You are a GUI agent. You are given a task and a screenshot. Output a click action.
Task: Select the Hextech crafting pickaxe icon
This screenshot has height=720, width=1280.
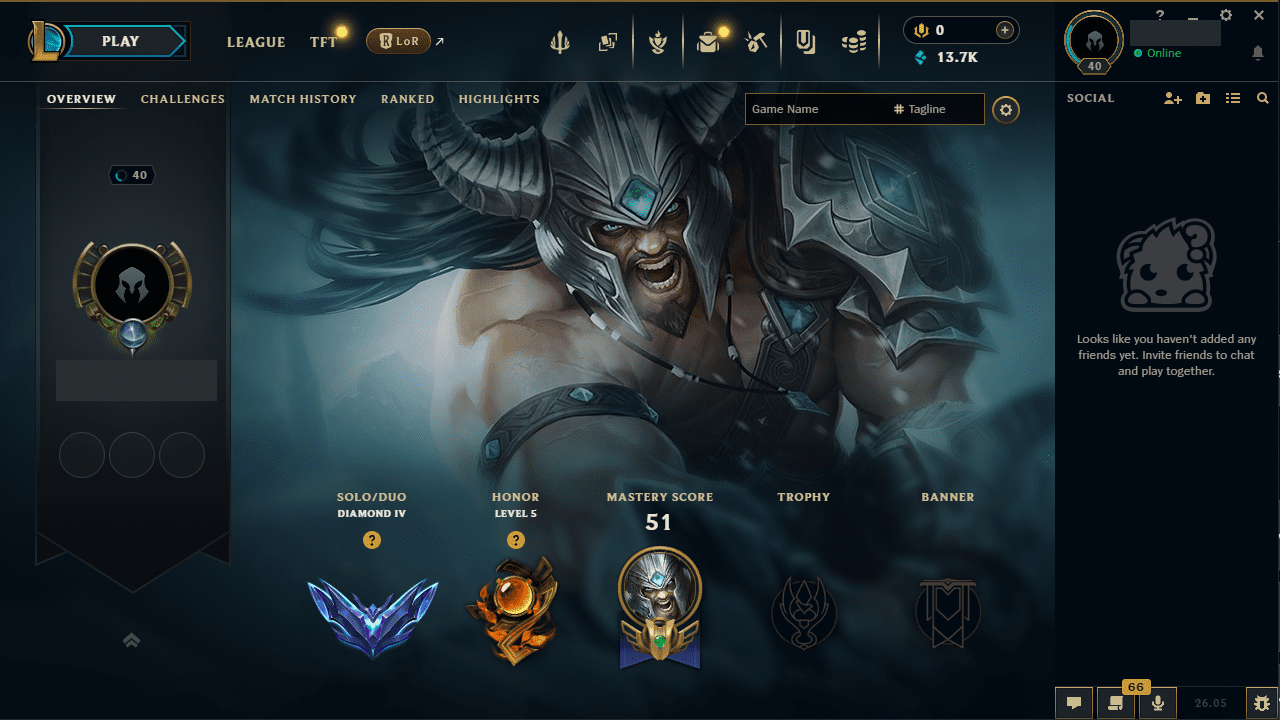pyautogui.click(x=756, y=42)
